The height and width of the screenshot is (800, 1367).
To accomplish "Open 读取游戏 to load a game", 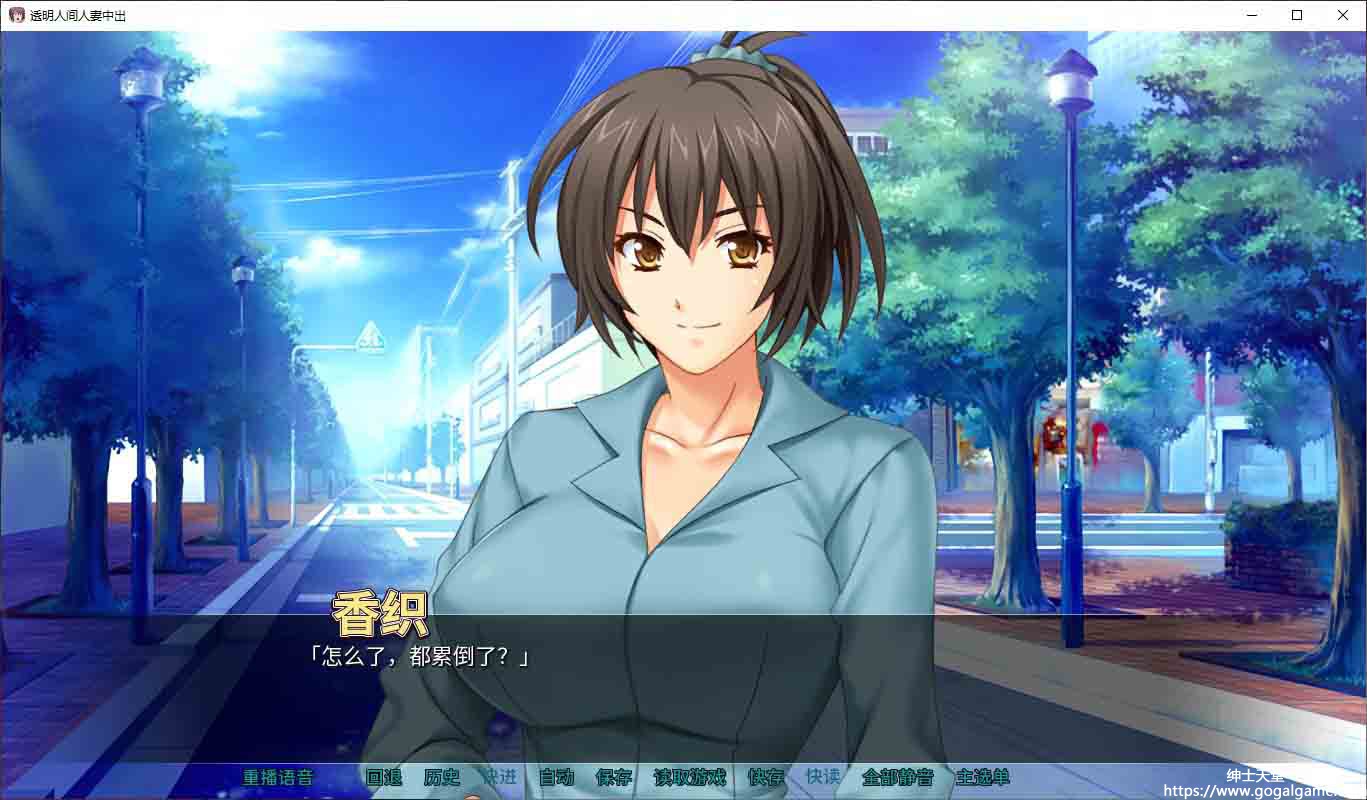I will (x=689, y=777).
